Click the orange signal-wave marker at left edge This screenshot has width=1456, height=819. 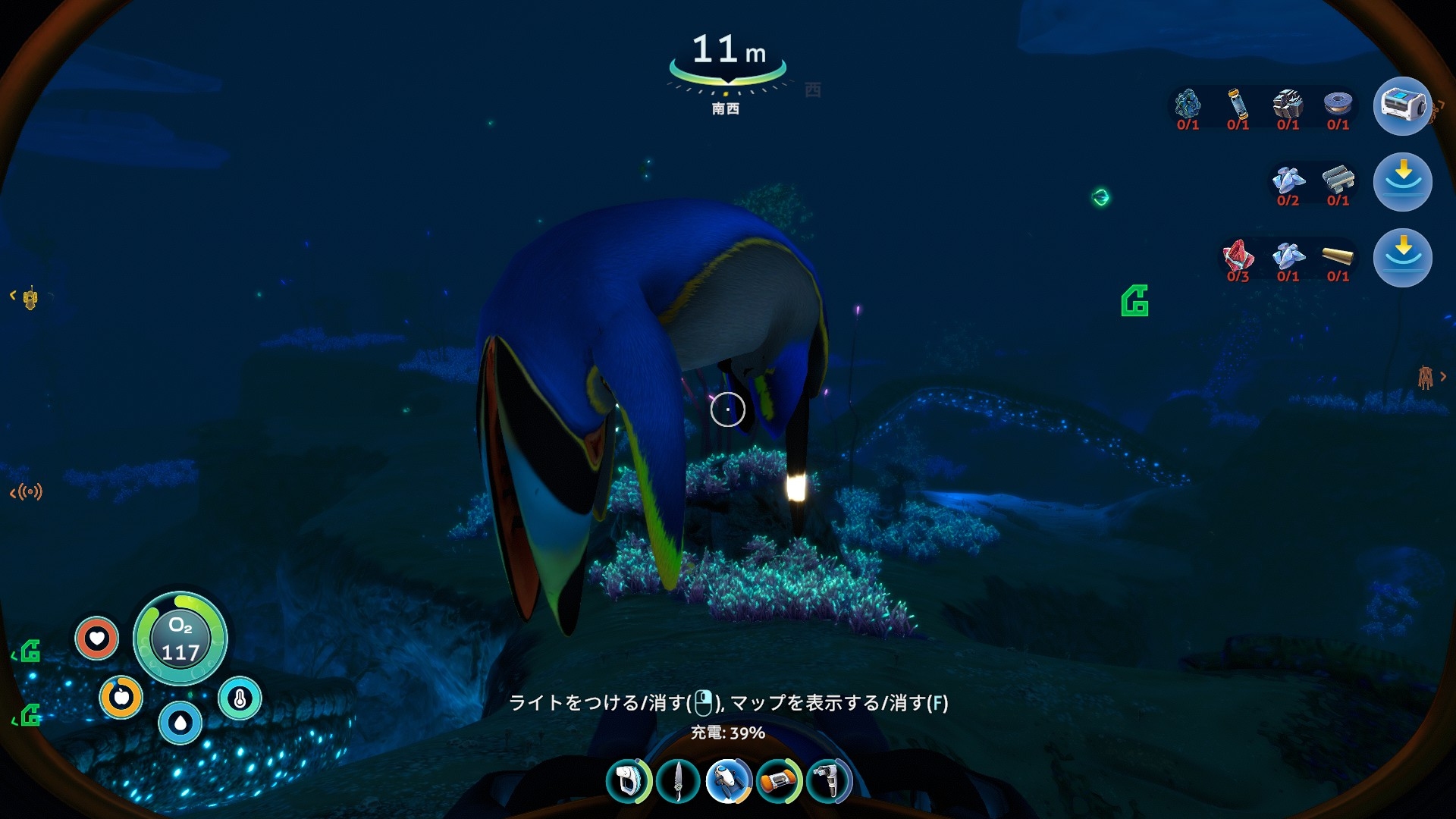pos(28,493)
